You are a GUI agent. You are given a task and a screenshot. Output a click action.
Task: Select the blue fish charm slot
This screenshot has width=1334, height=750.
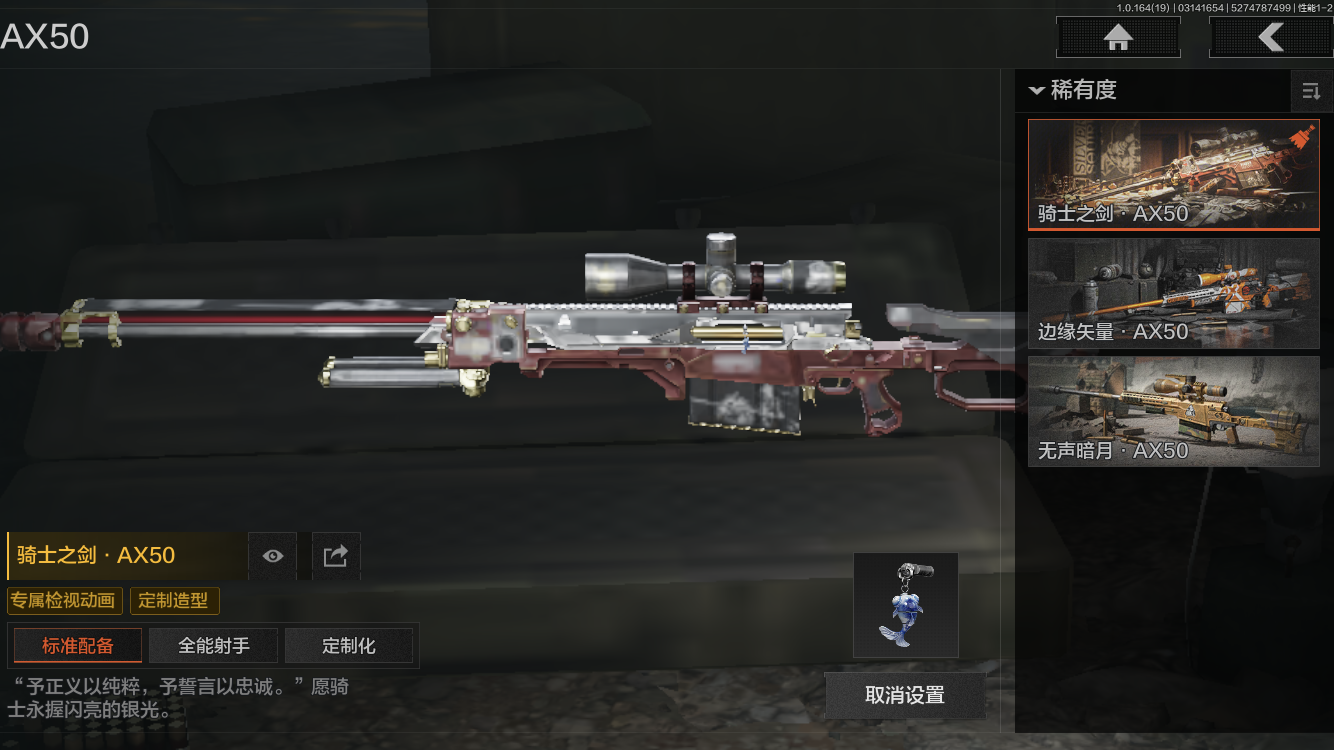coord(905,605)
